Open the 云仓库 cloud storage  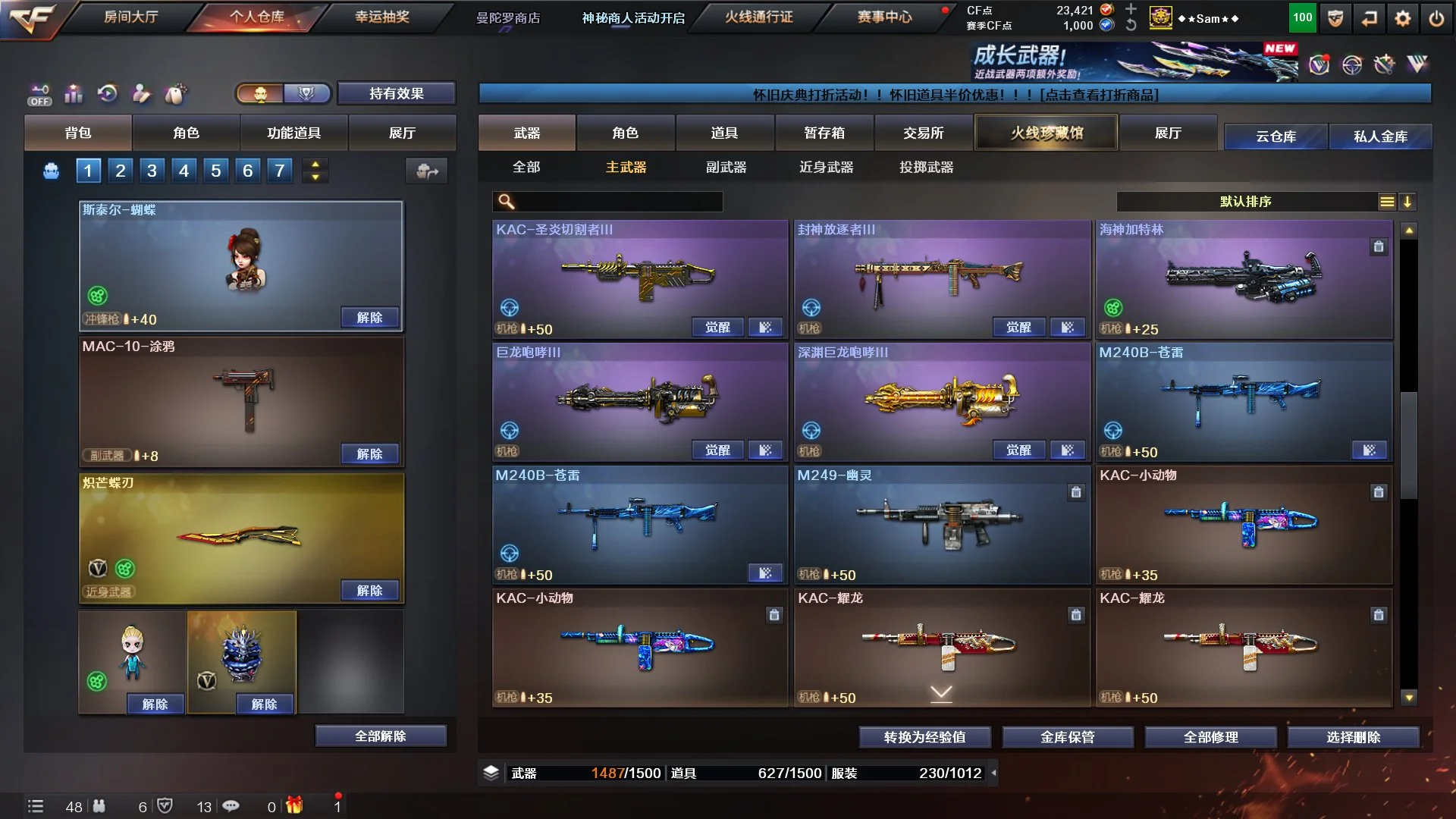point(1276,136)
